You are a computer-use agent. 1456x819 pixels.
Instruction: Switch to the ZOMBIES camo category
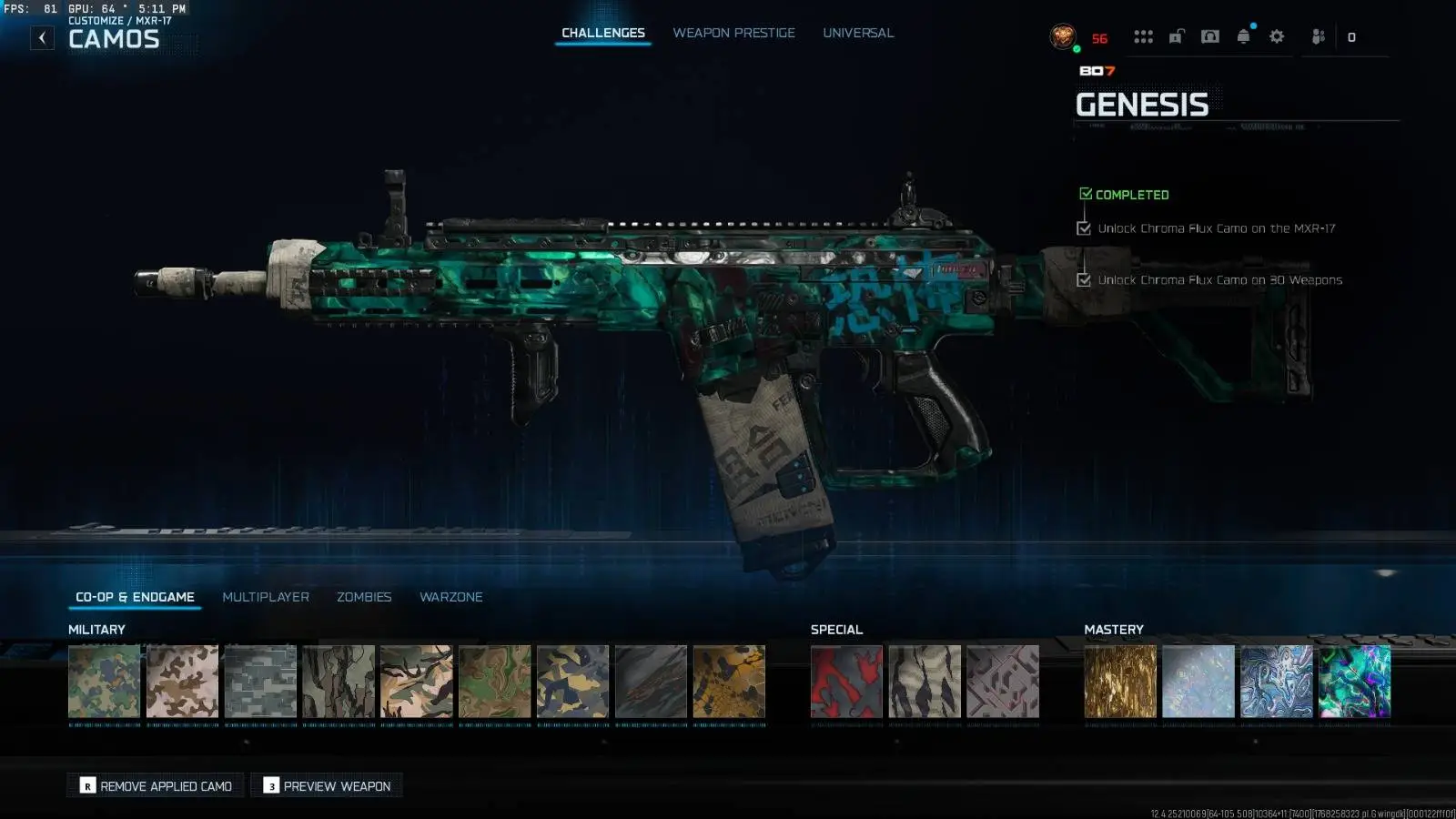tap(364, 596)
